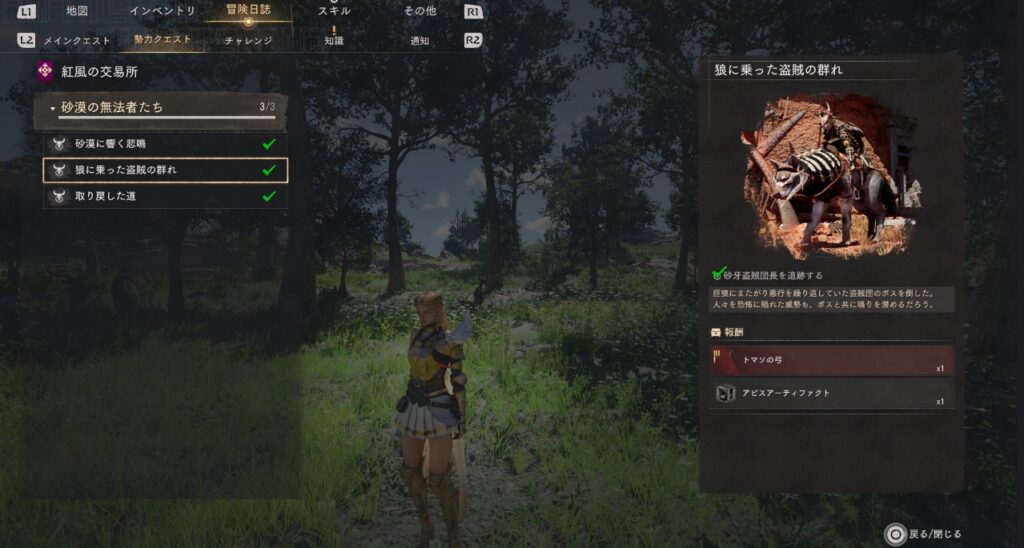Select the 勢力クエスト sub-tab
The image size is (1024, 548).
pos(162,41)
